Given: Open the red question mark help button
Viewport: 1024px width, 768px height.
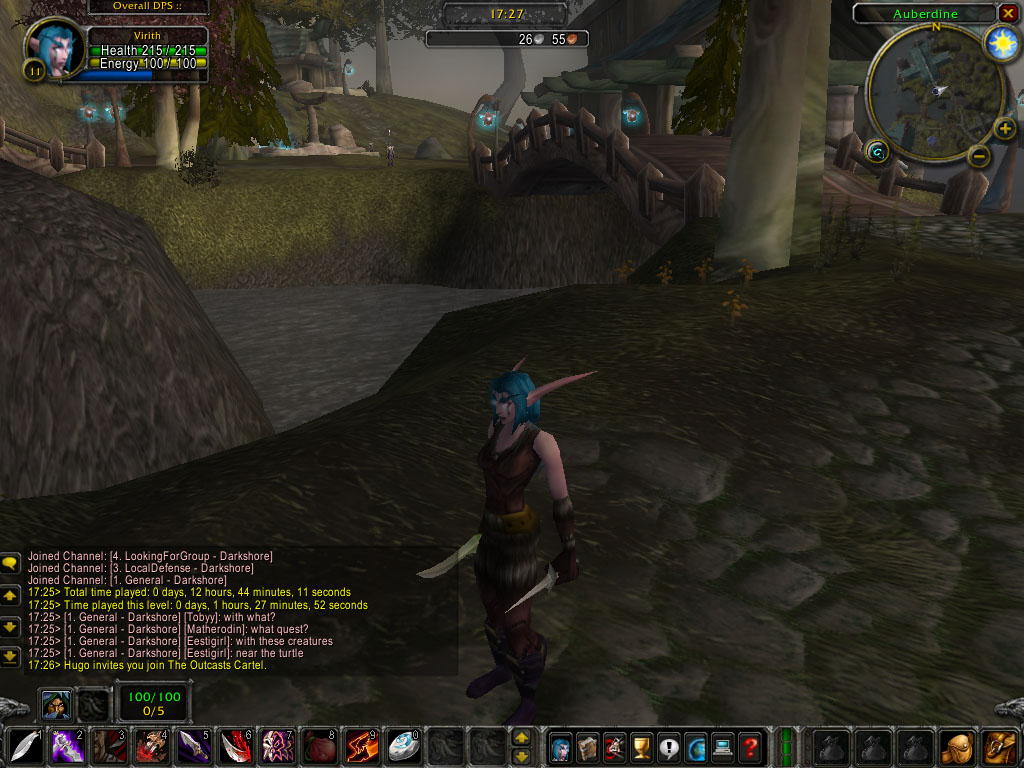Looking at the screenshot, I should click(750, 746).
